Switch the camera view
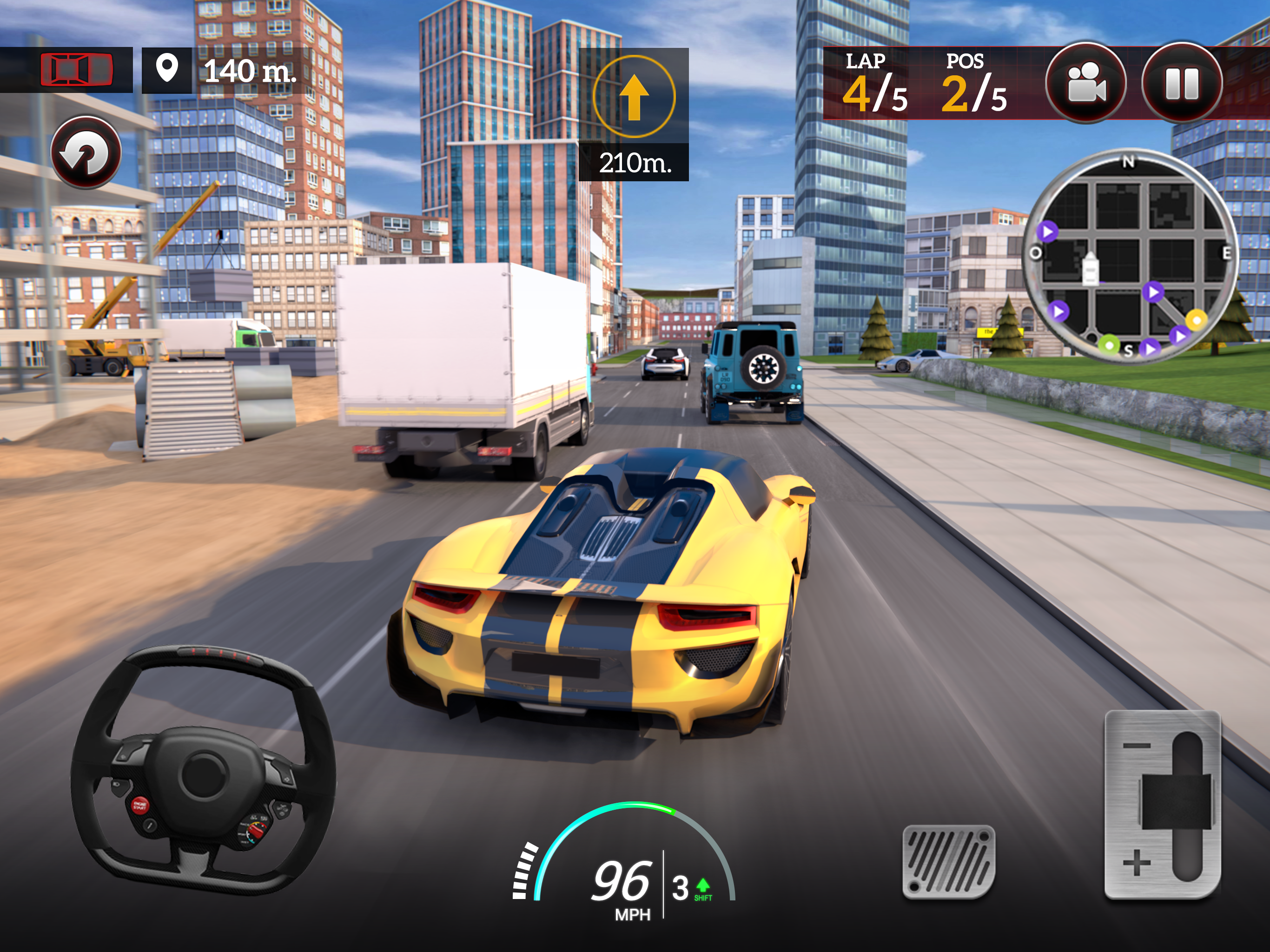Viewport: 1270px width, 952px height. pos(1085,83)
